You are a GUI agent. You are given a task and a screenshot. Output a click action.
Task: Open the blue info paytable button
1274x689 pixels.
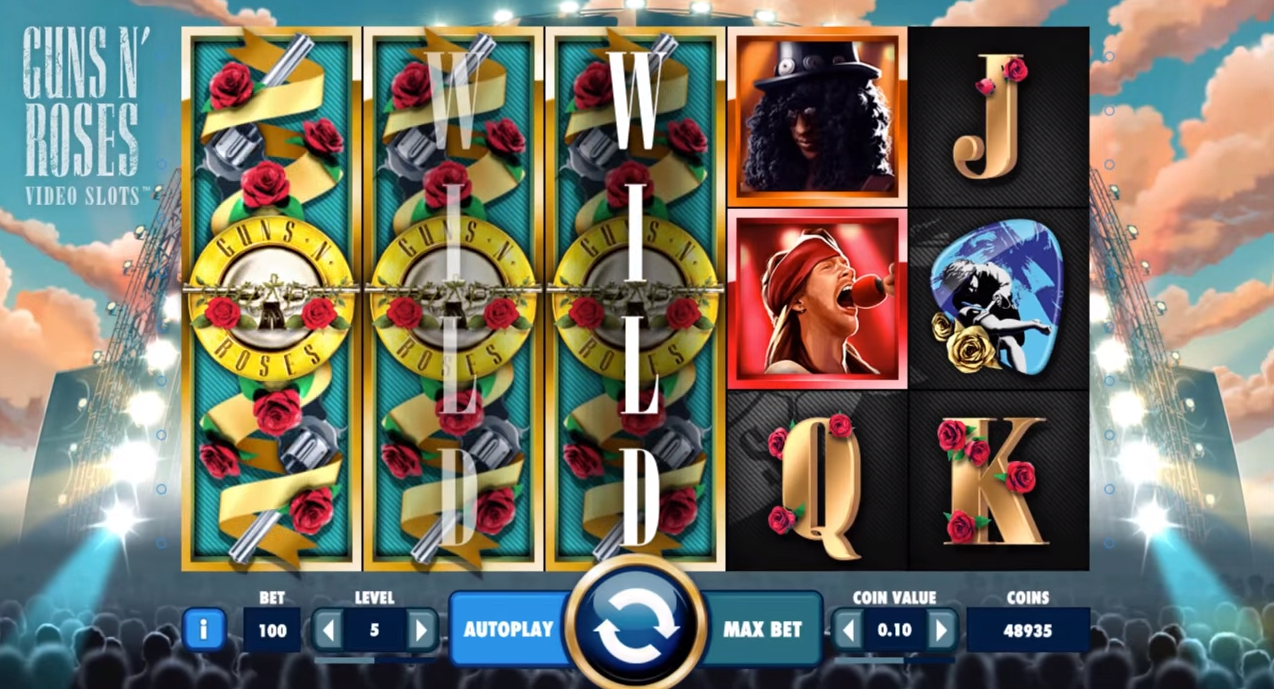[x=204, y=630]
